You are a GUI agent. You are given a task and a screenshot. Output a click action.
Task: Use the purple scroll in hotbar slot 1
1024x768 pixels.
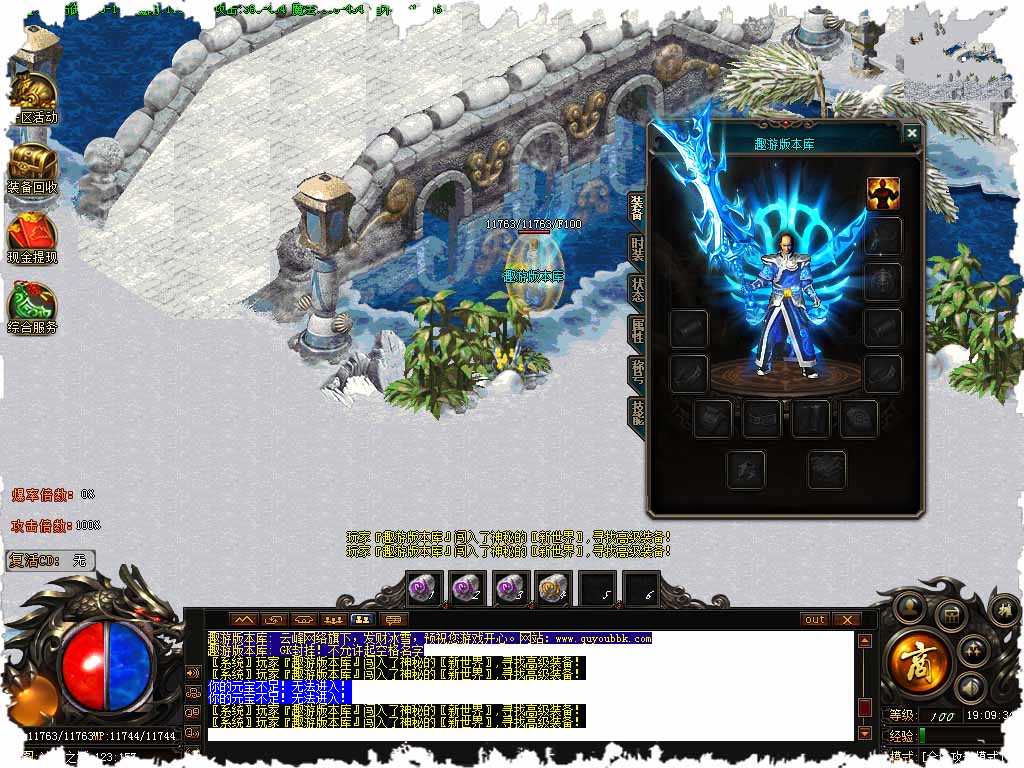(x=424, y=589)
